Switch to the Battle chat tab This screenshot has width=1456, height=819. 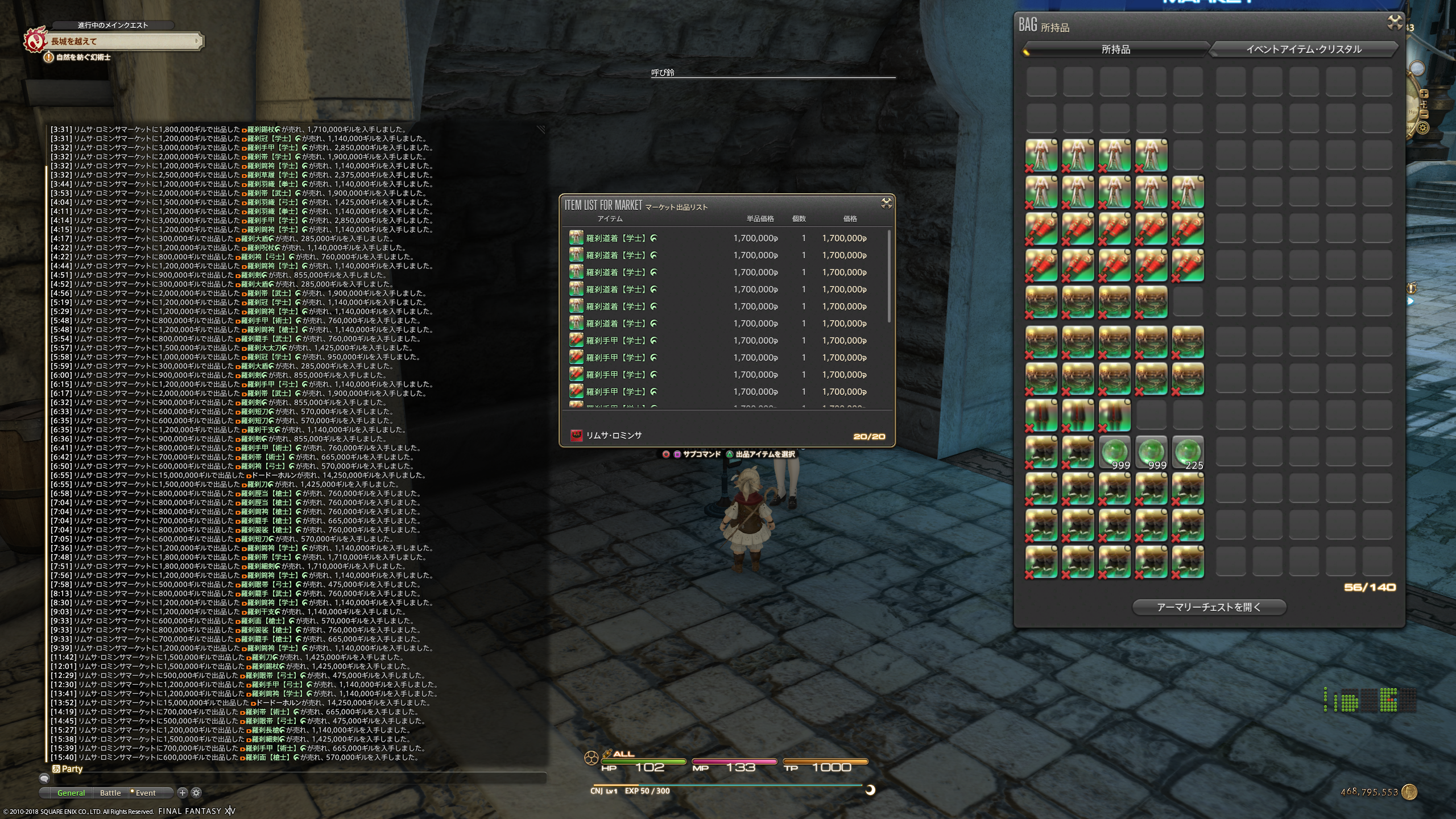pyautogui.click(x=110, y=793)
